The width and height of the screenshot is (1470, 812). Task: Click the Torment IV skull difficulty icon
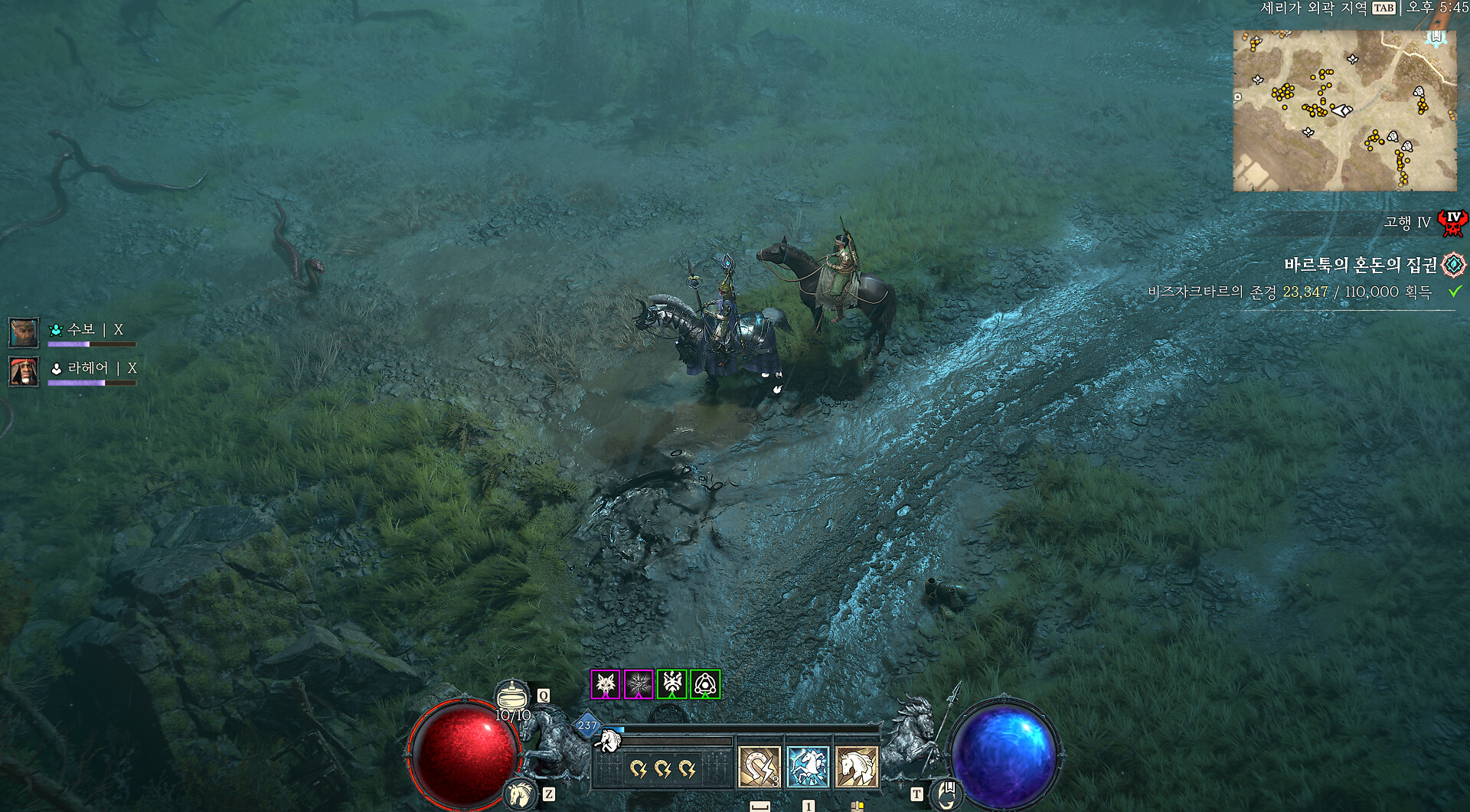point(1452,223)
